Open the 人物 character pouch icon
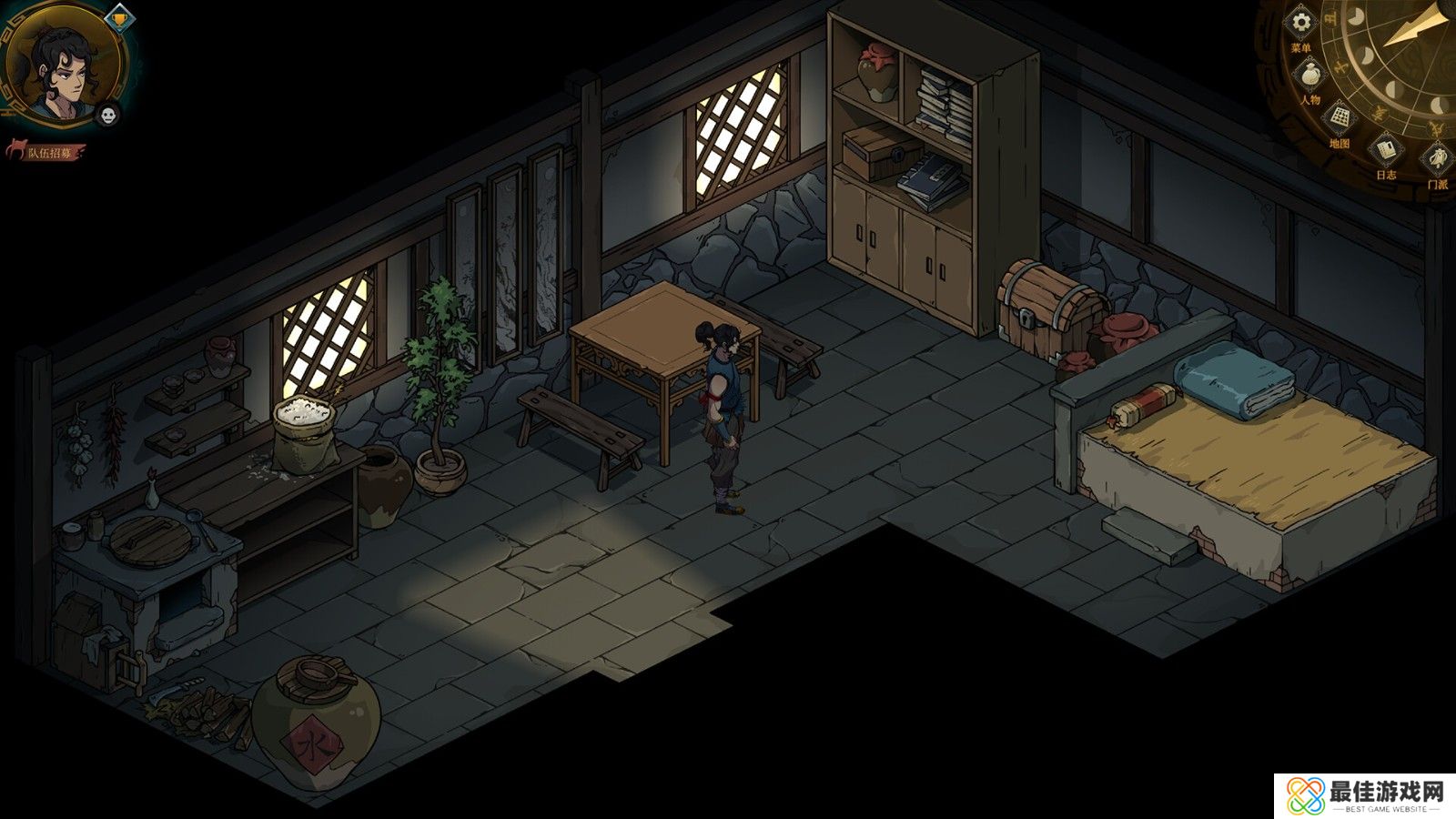This screenshot has height=819, width=1456. click(1310, 75)
